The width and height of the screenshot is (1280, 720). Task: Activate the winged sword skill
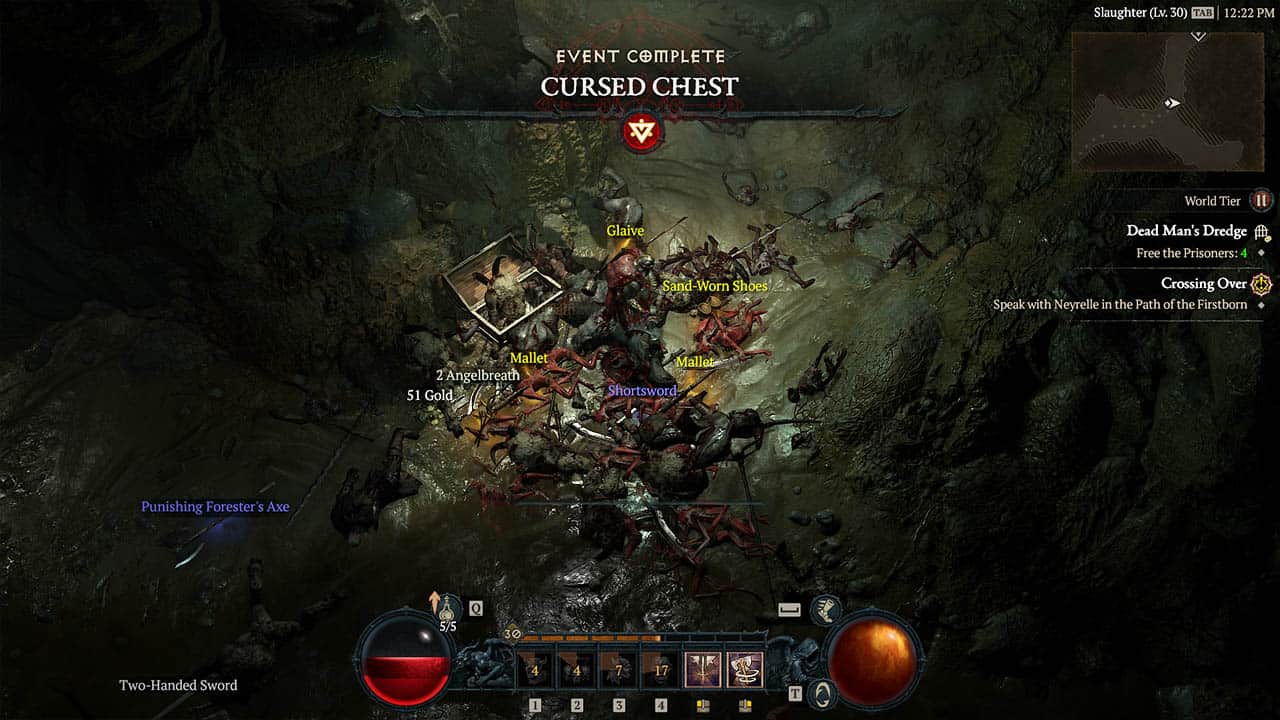tap(702, 669)
